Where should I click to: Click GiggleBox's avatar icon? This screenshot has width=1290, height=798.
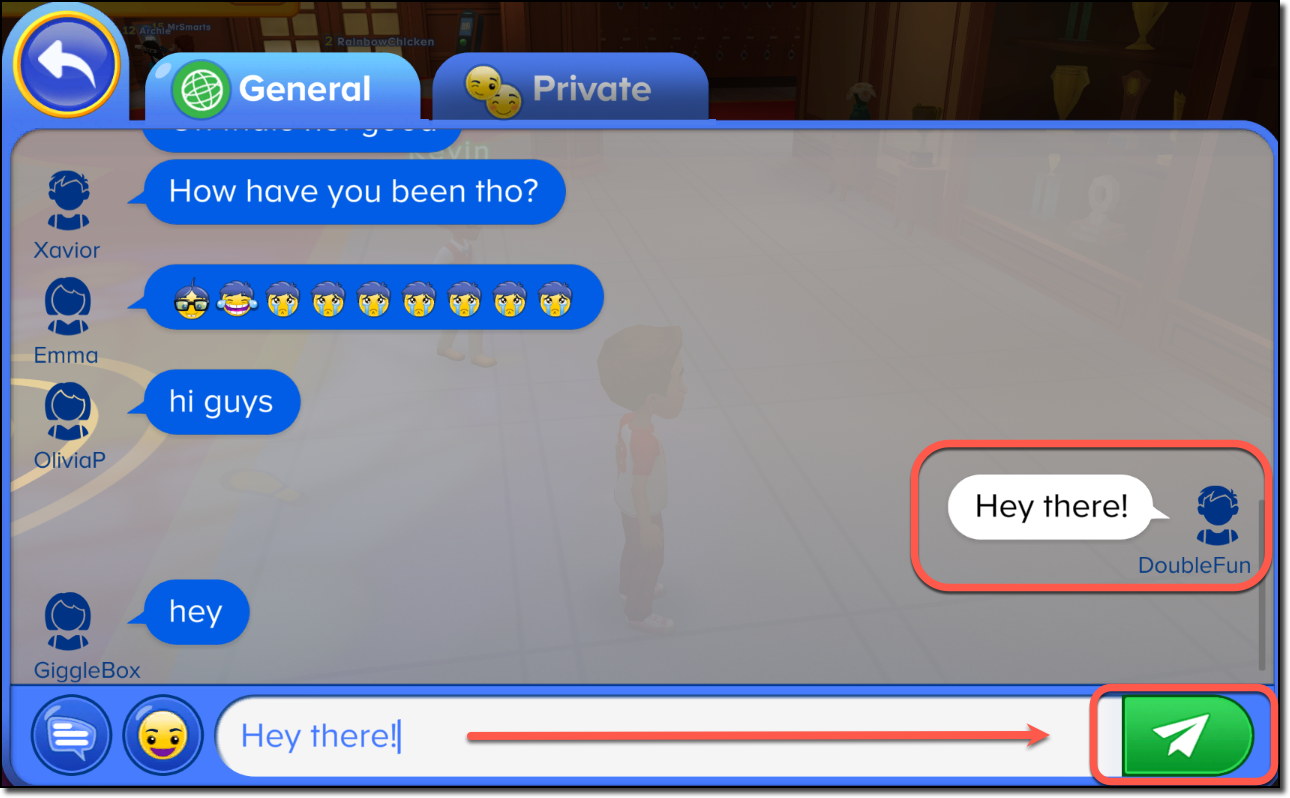coord(66,620)
